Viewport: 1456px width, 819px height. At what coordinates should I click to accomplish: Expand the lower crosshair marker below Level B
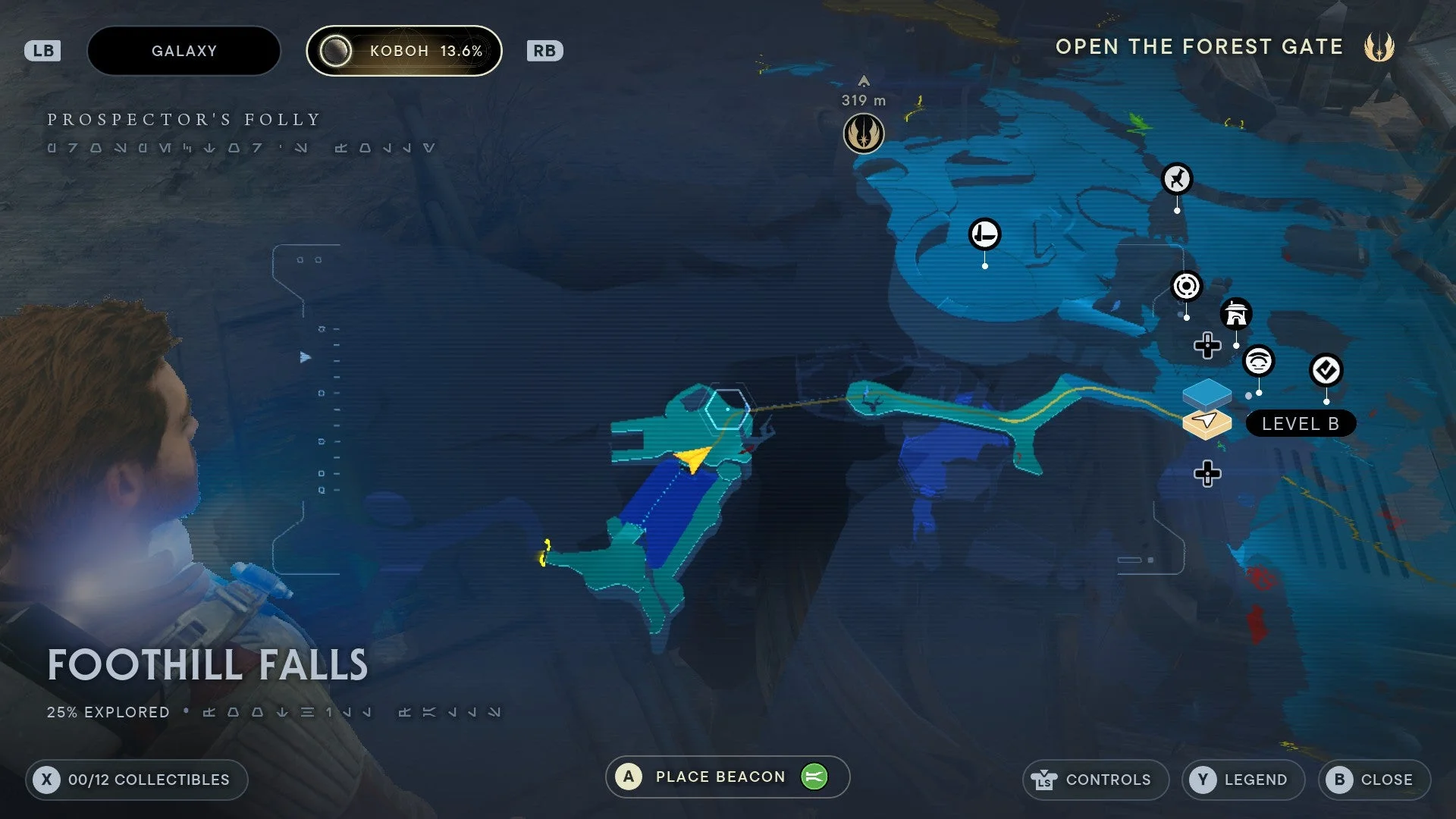[x=1207, y=474]
